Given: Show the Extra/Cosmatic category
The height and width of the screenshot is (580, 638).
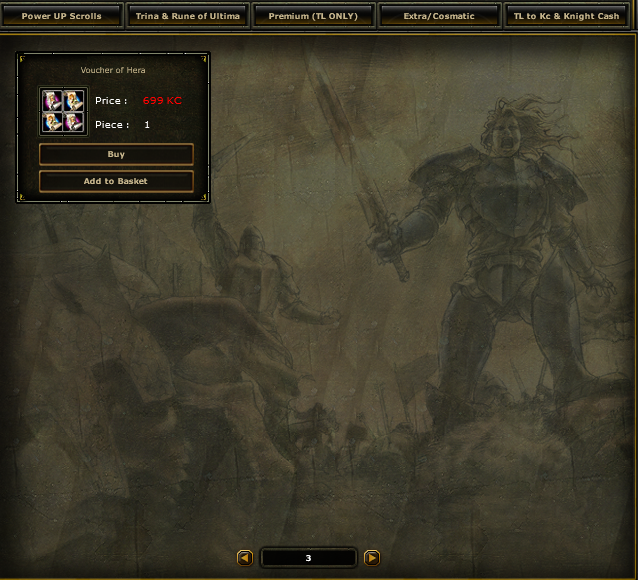Looking at the screenshot, I should click(x=439, y=16).
